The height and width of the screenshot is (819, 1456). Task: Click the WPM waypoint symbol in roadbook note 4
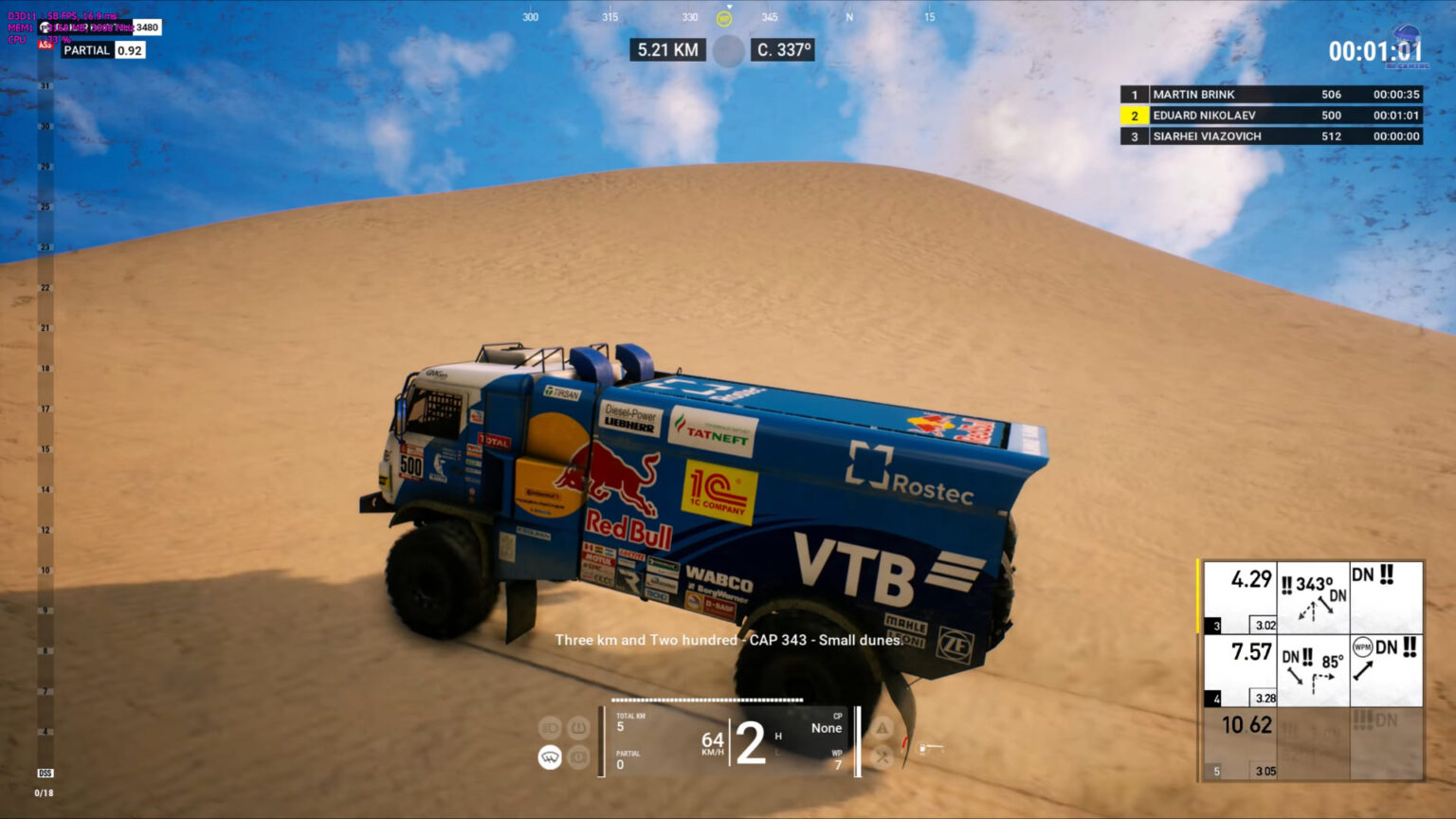(x=1362, y=645)
